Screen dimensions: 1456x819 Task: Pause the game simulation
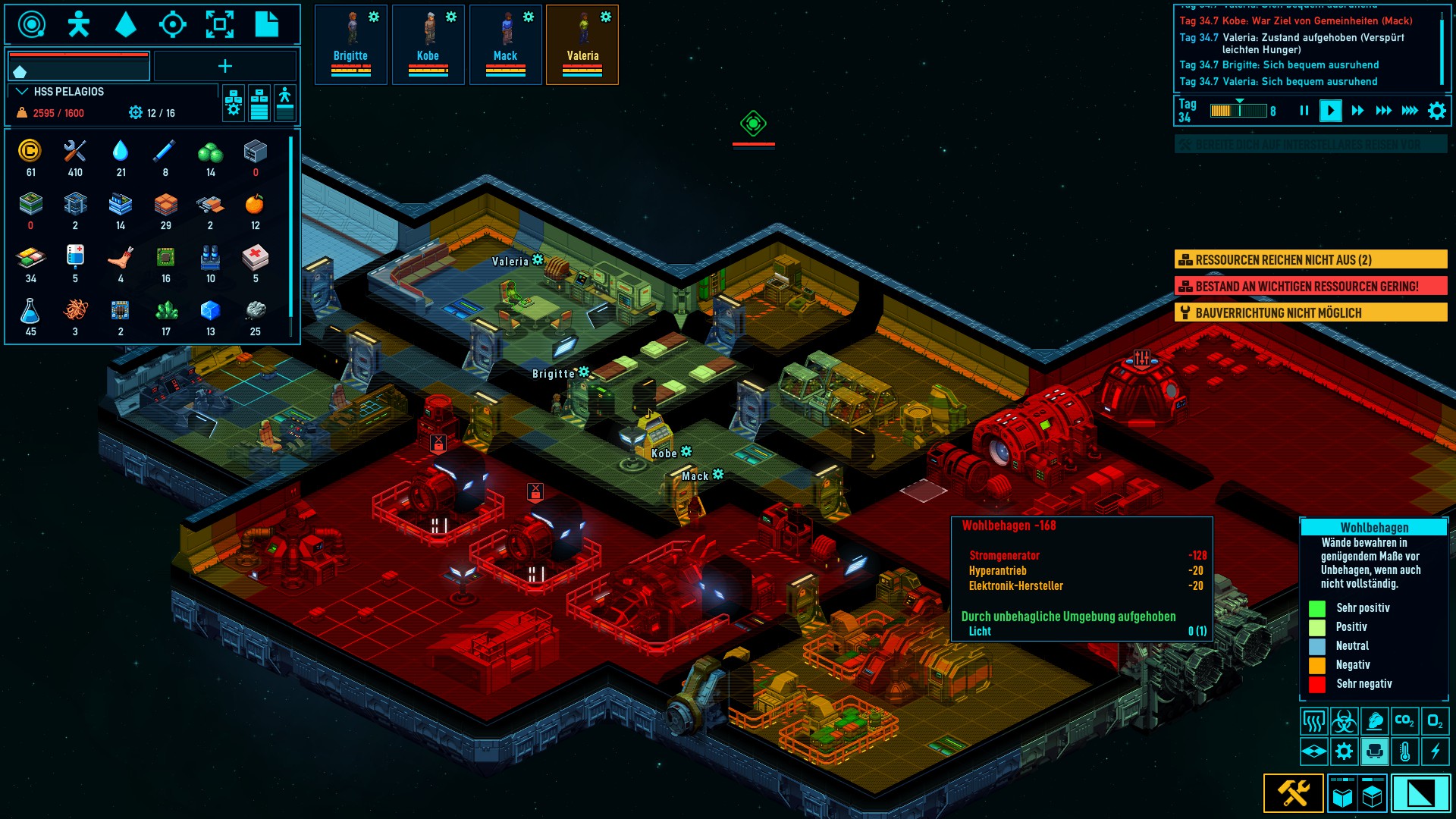click(1304, 111)
